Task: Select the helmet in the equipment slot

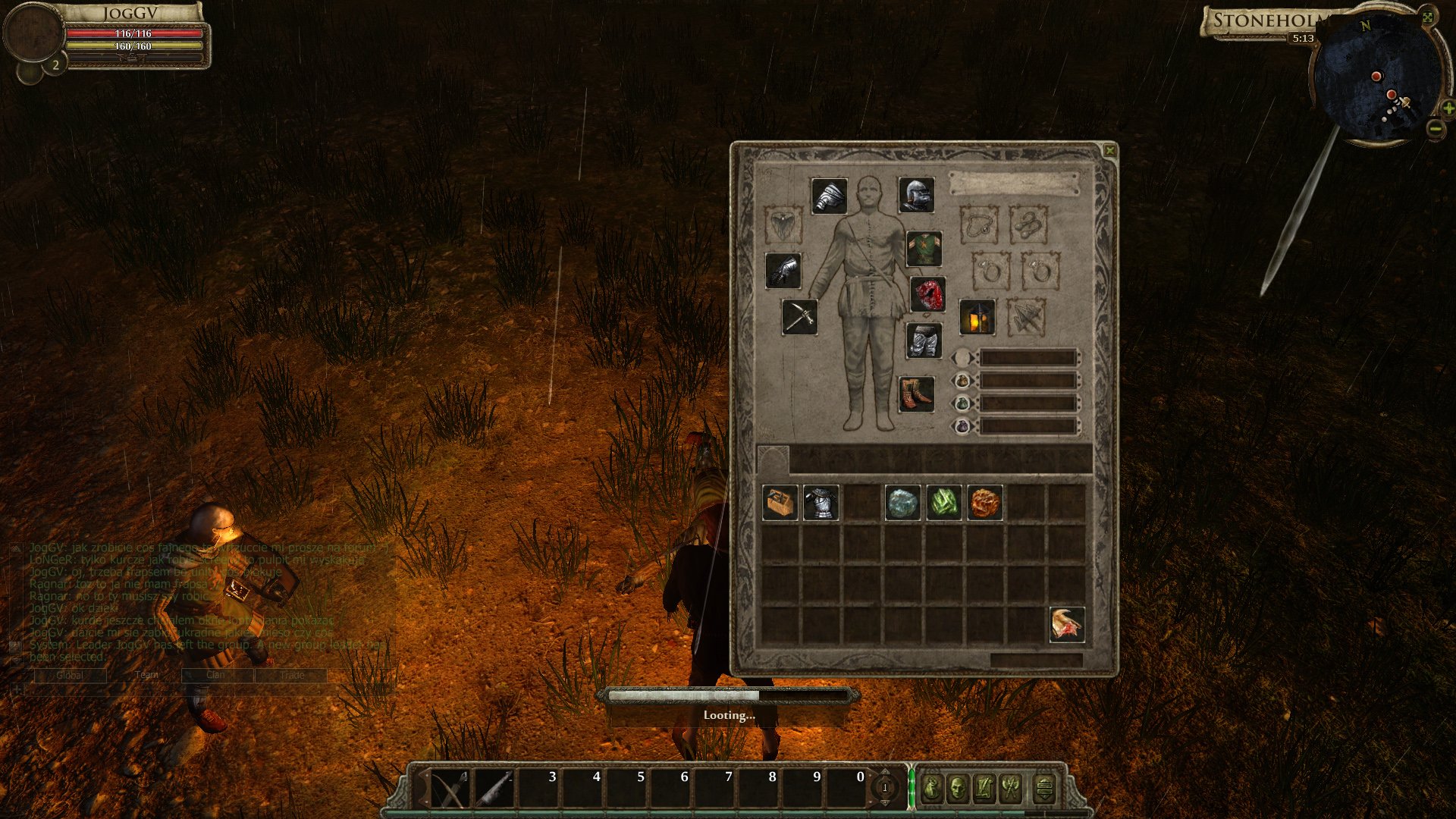Action: [x=916, y=196]
